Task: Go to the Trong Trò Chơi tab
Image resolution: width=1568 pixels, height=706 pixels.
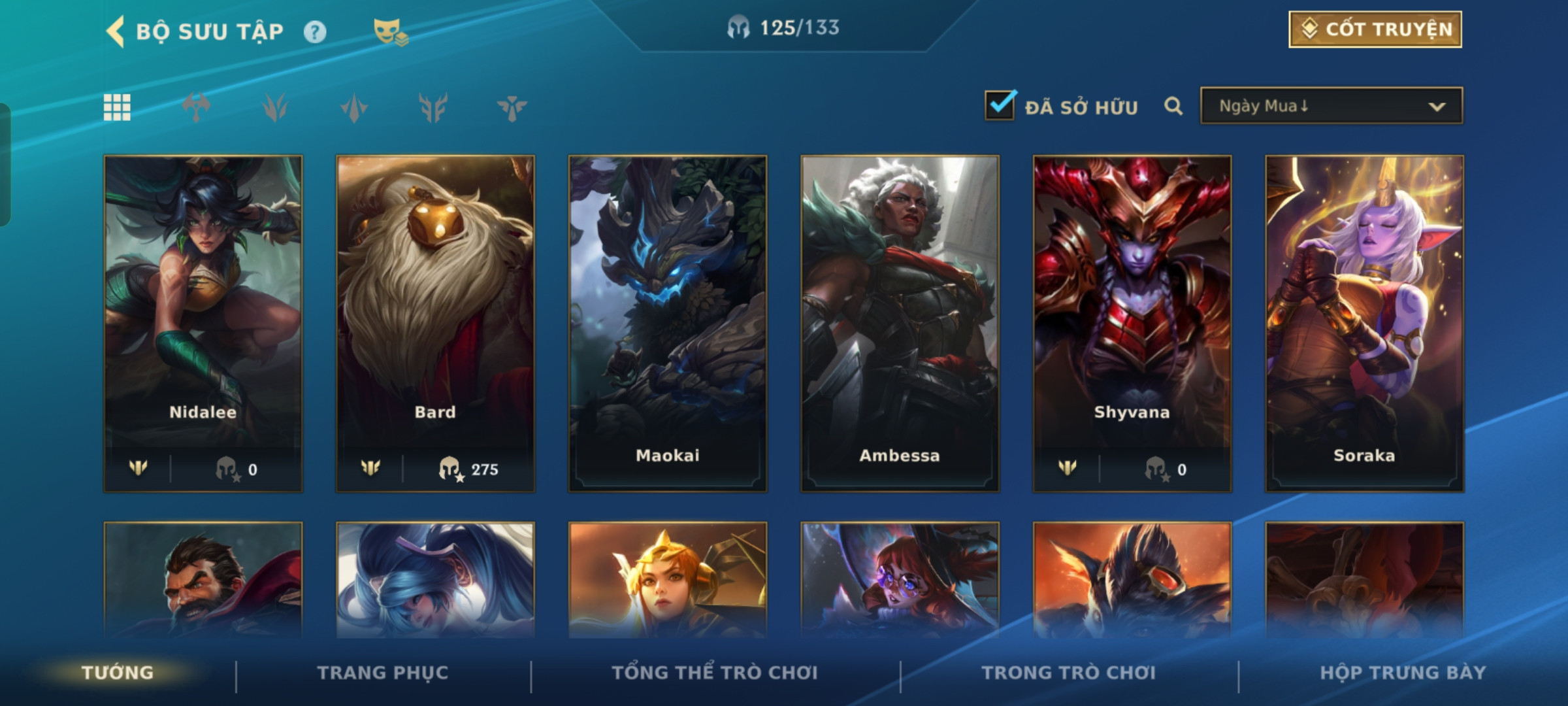Action: pos(1068,672)
